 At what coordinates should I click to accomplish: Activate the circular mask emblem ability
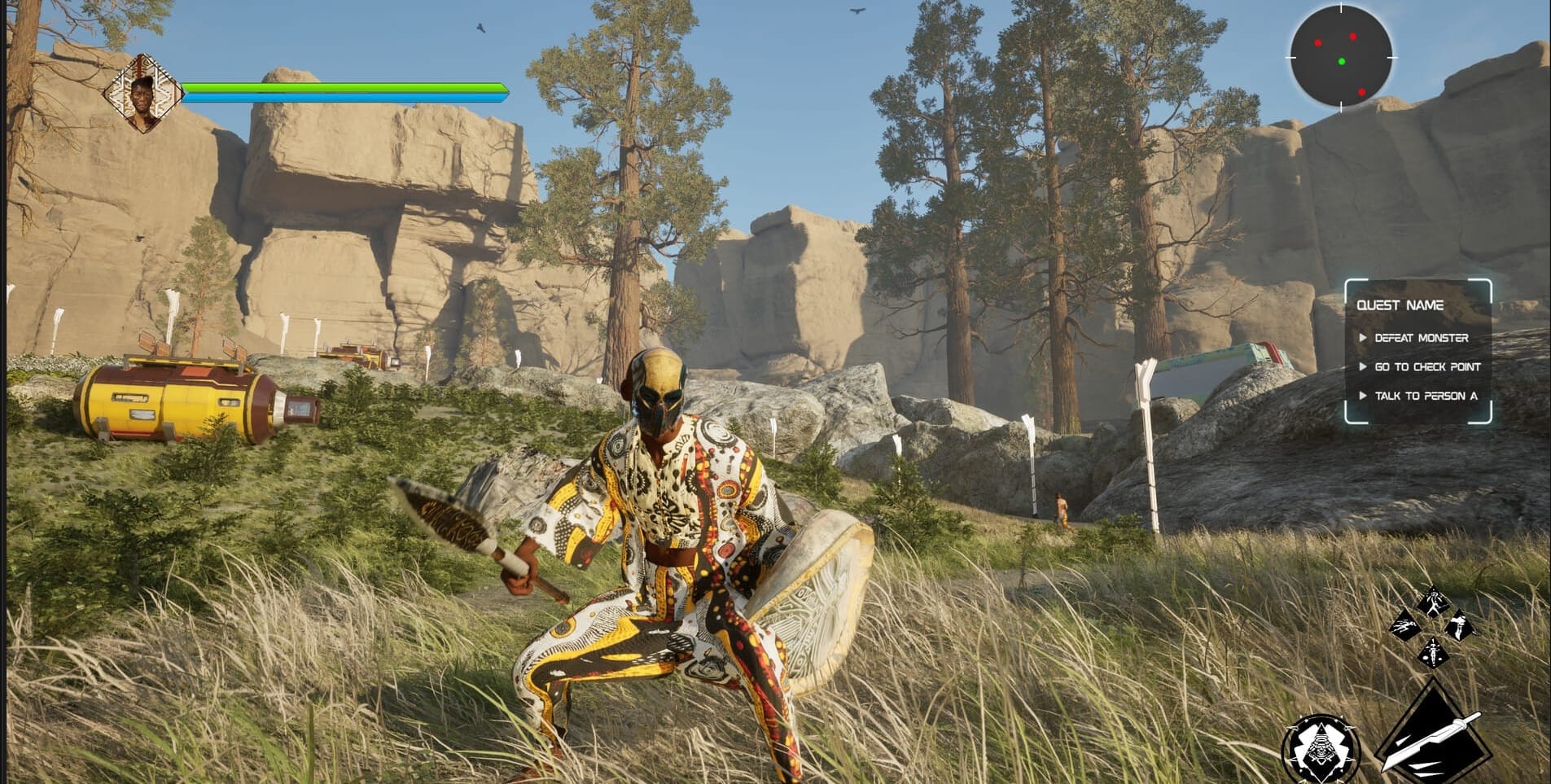click(x=1321, y=748)
